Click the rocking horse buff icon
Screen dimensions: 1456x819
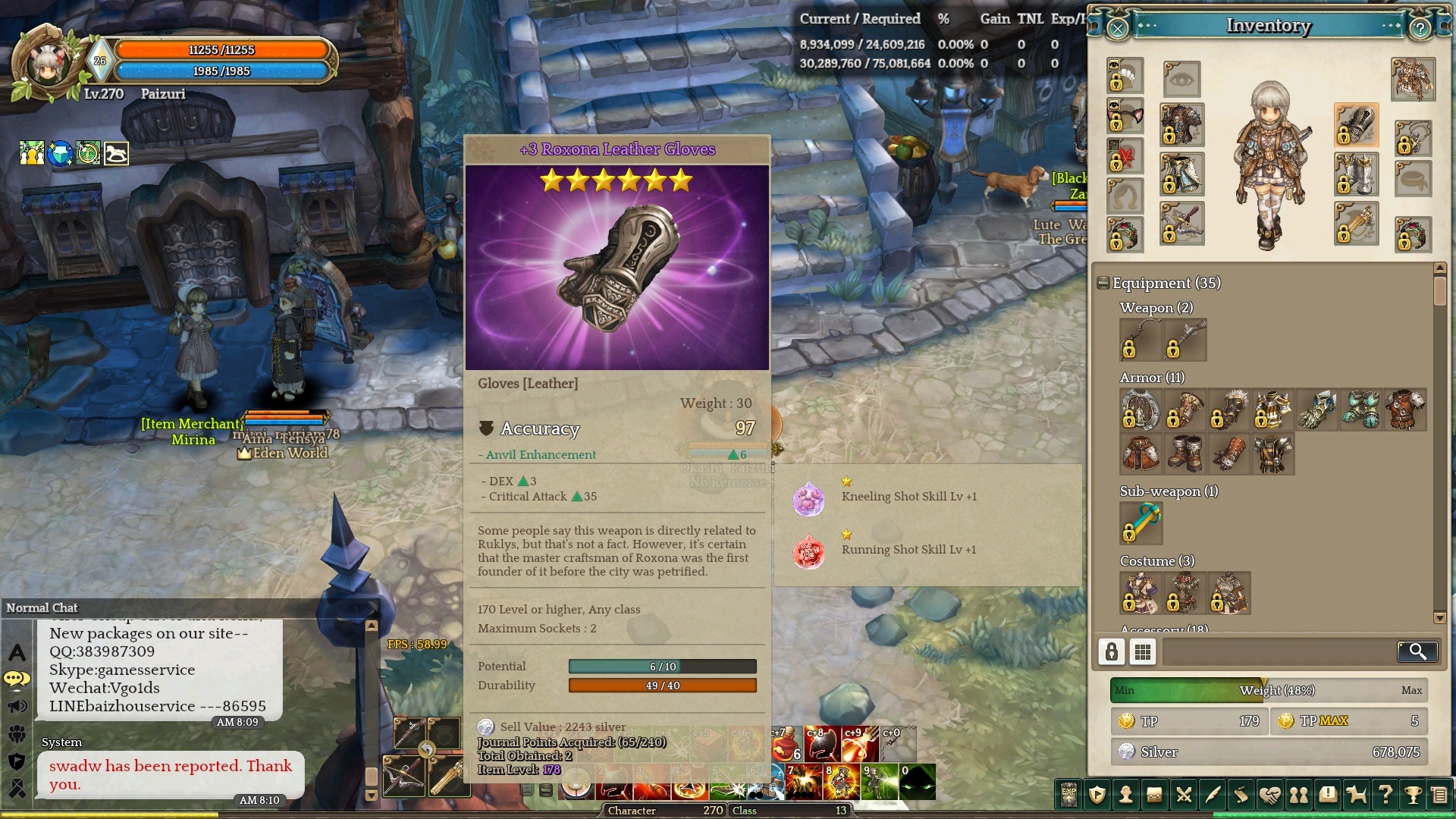tap(116, 153)
